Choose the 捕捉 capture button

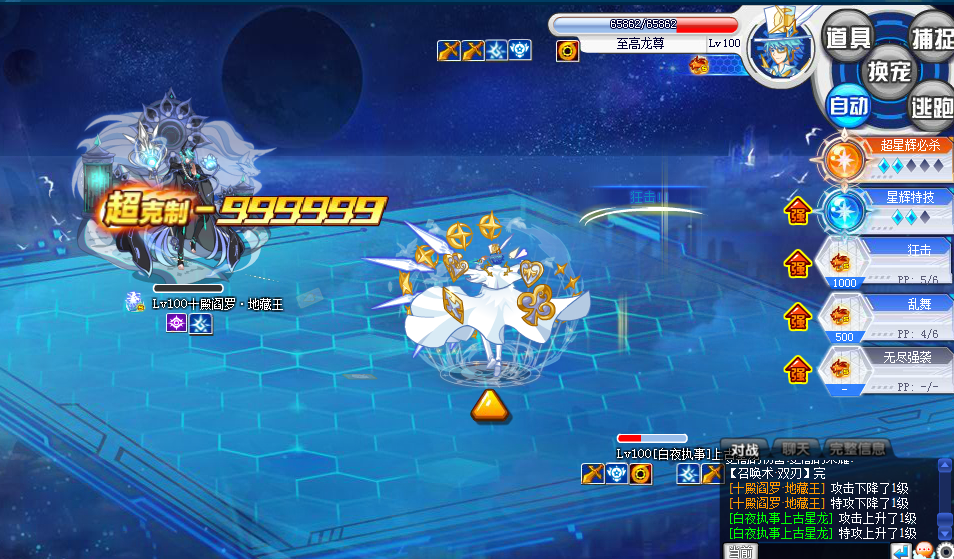930,37
